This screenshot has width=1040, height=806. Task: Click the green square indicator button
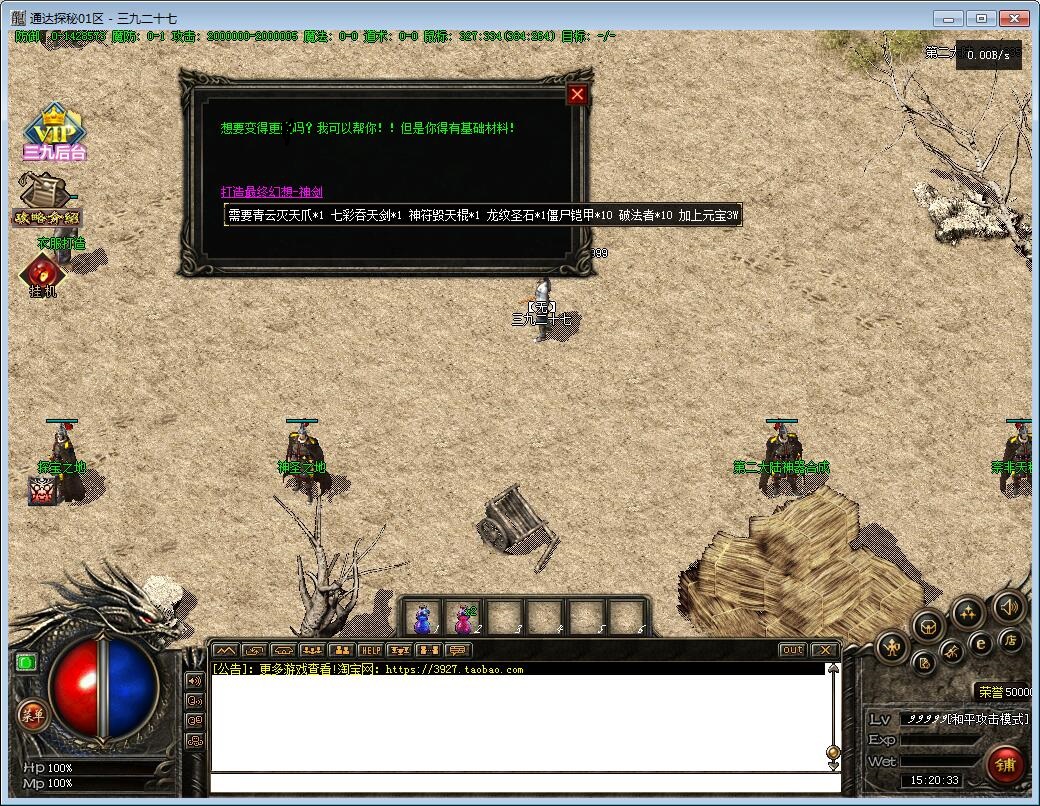click(x=26, y=661)
